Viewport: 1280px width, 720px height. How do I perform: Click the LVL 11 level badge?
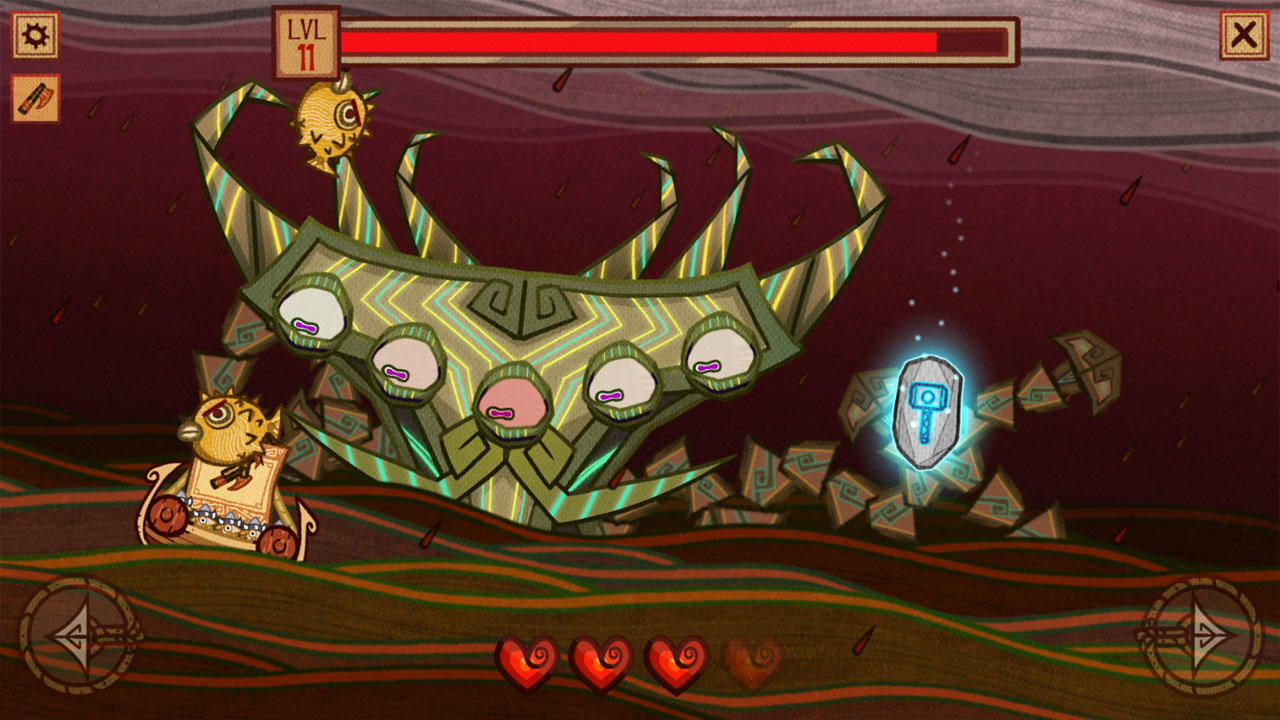[305, 36]
